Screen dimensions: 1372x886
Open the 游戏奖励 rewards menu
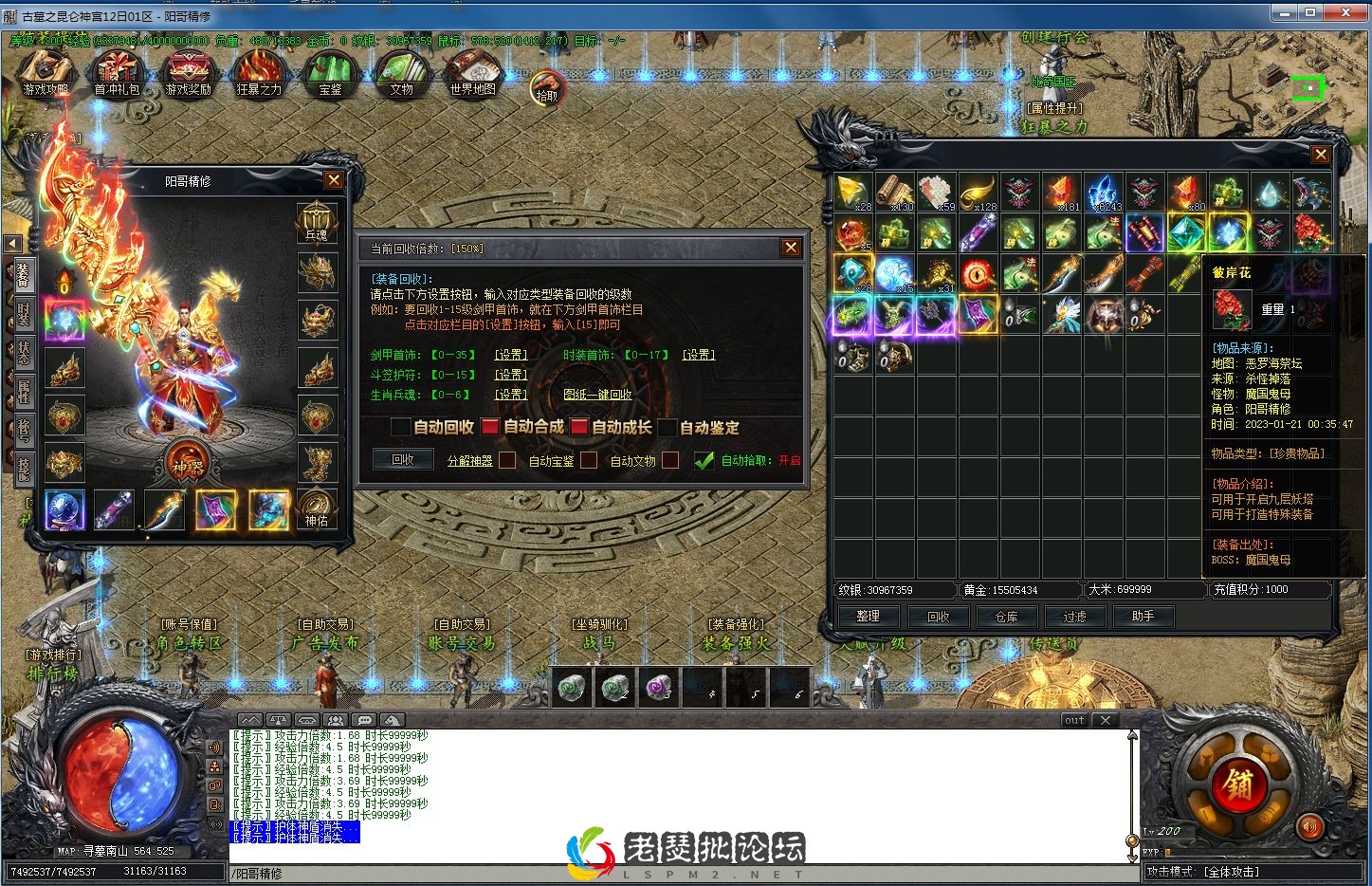pos(188,72)
